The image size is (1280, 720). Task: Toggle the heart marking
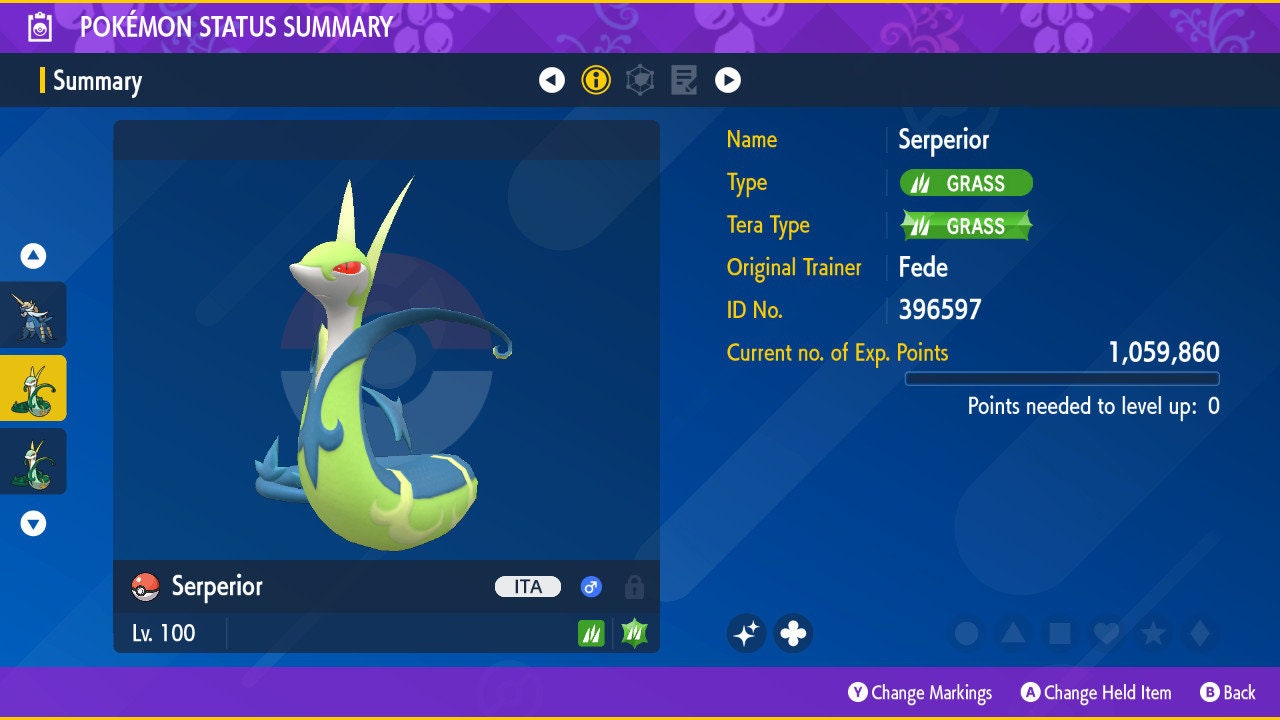pos(1106,633)
